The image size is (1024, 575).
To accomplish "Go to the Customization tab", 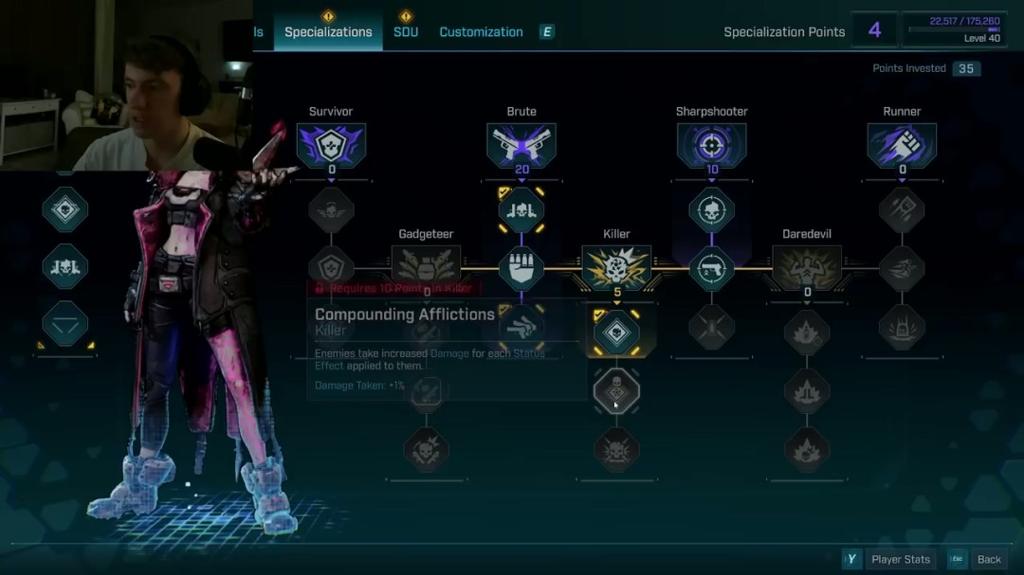I will (x=481, y=32).
